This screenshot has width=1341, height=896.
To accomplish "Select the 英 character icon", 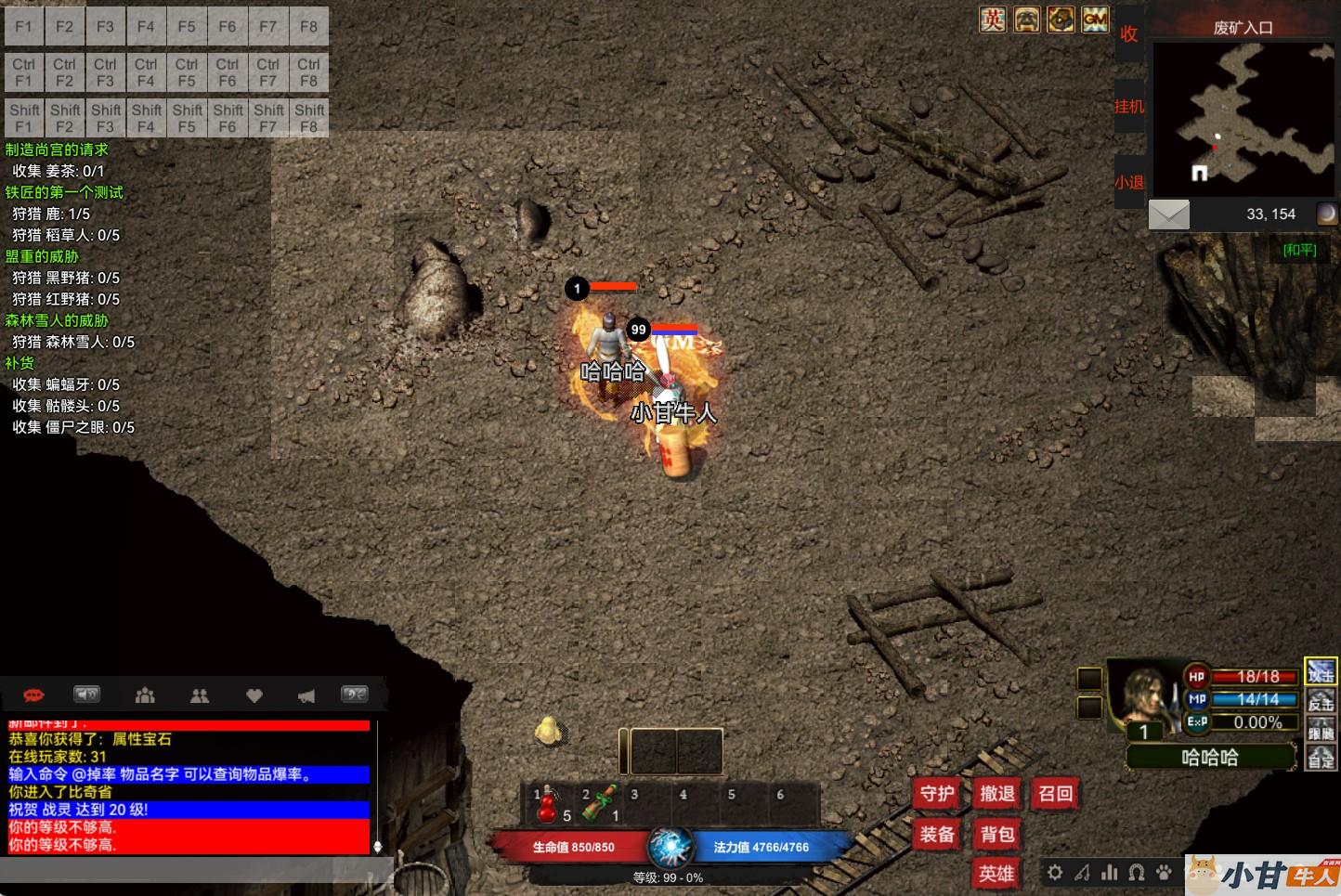I will coord(993,19).
